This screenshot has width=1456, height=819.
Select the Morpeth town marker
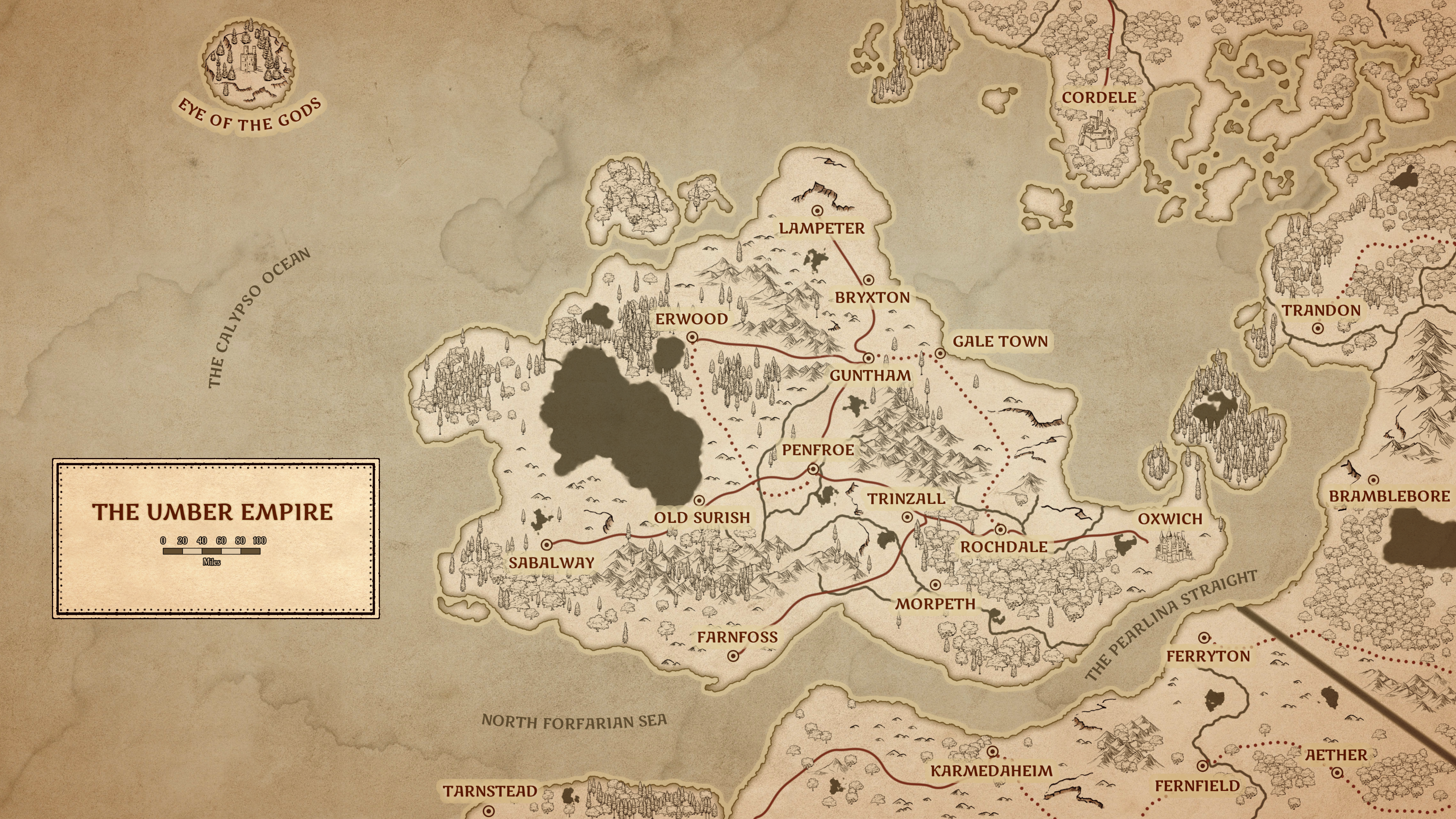(935, 584)
